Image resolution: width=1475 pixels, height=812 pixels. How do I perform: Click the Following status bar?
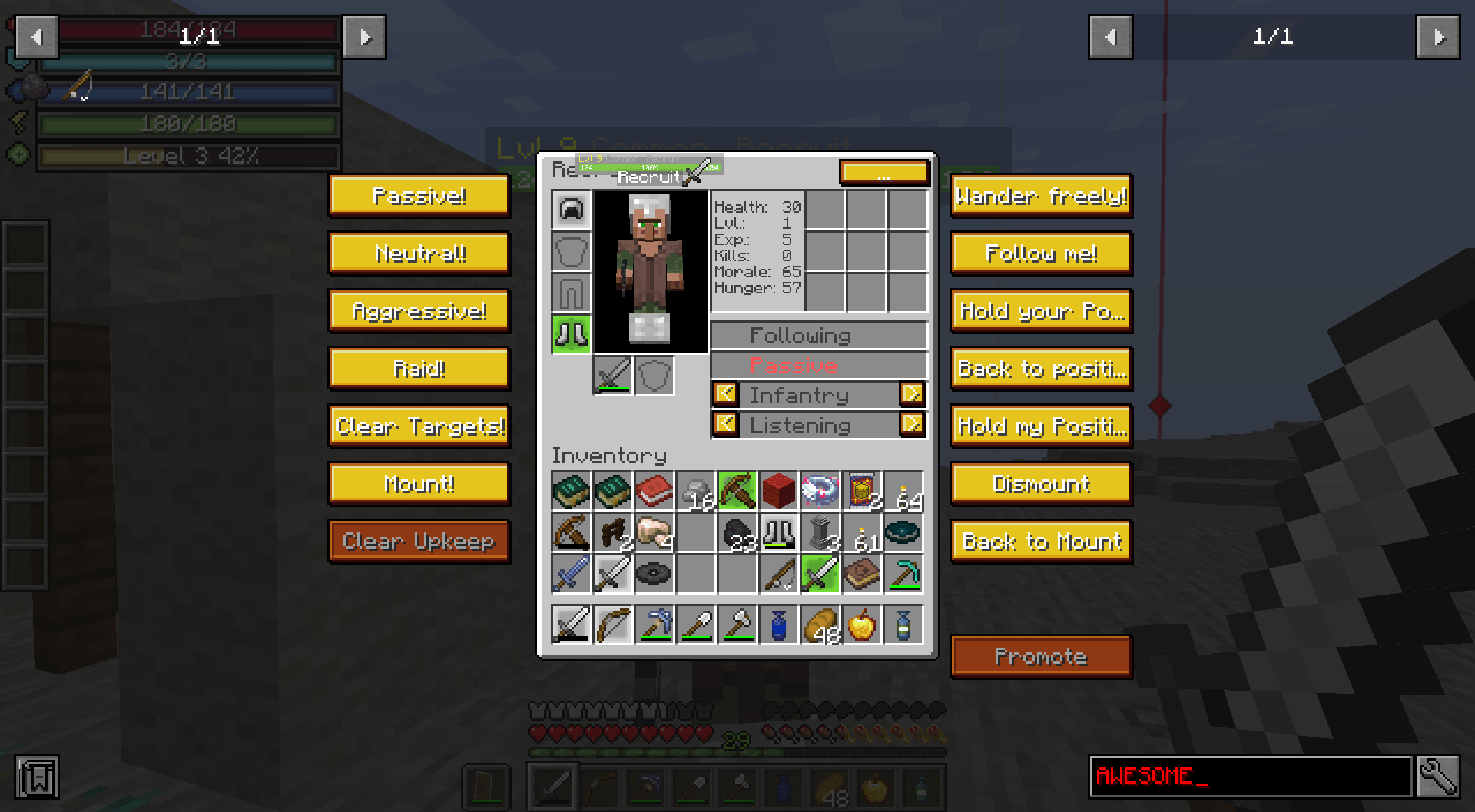[x=818, y=335]
